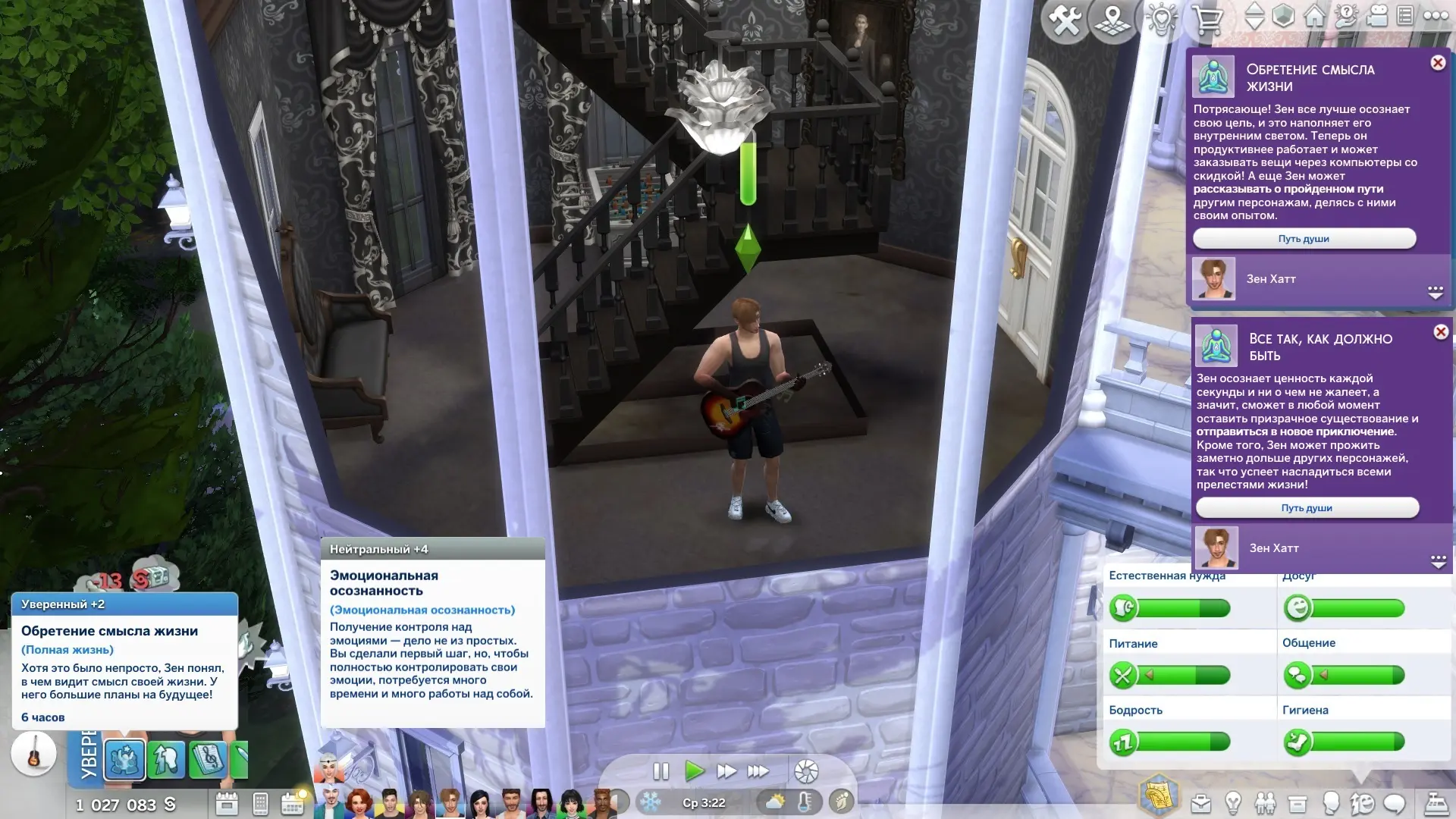Open the inventory box panel
Viewport: 1456px width, 819px height.
(x=1298, y=803)
